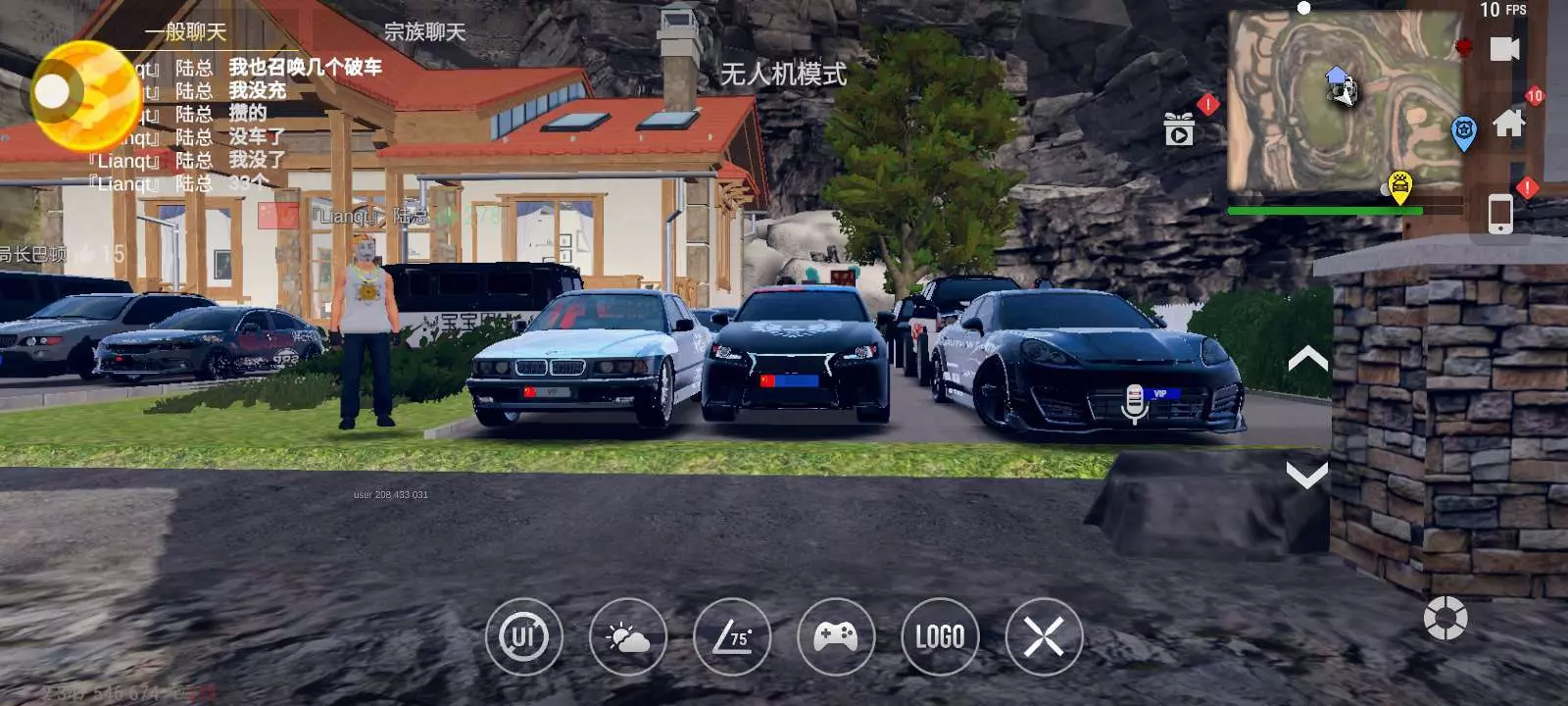Image resolution: width=1568 pixels, height=706 pixels.
Task: Close drone mode with the X button
Action: 1044,637
